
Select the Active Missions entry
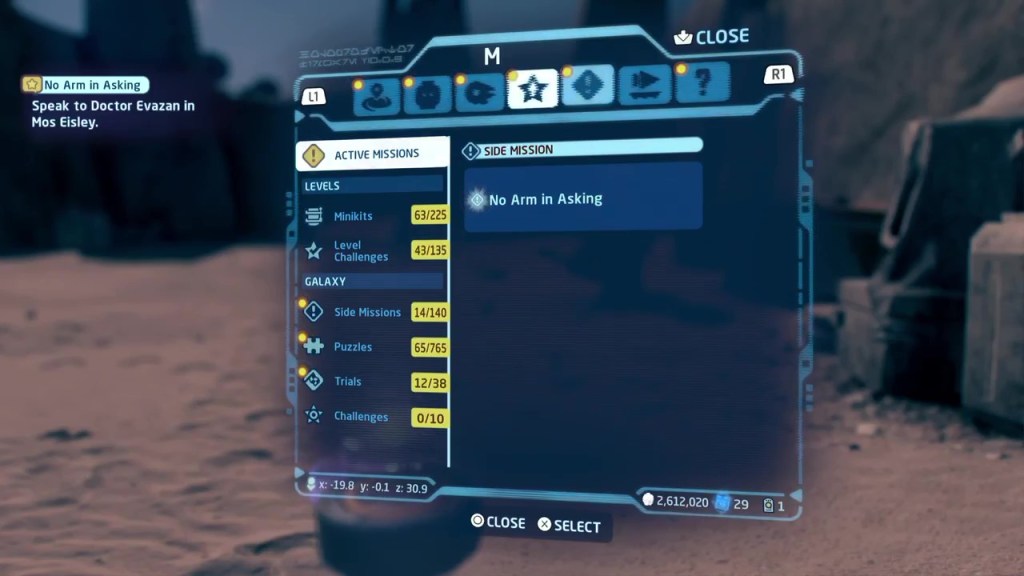point(373,155)
